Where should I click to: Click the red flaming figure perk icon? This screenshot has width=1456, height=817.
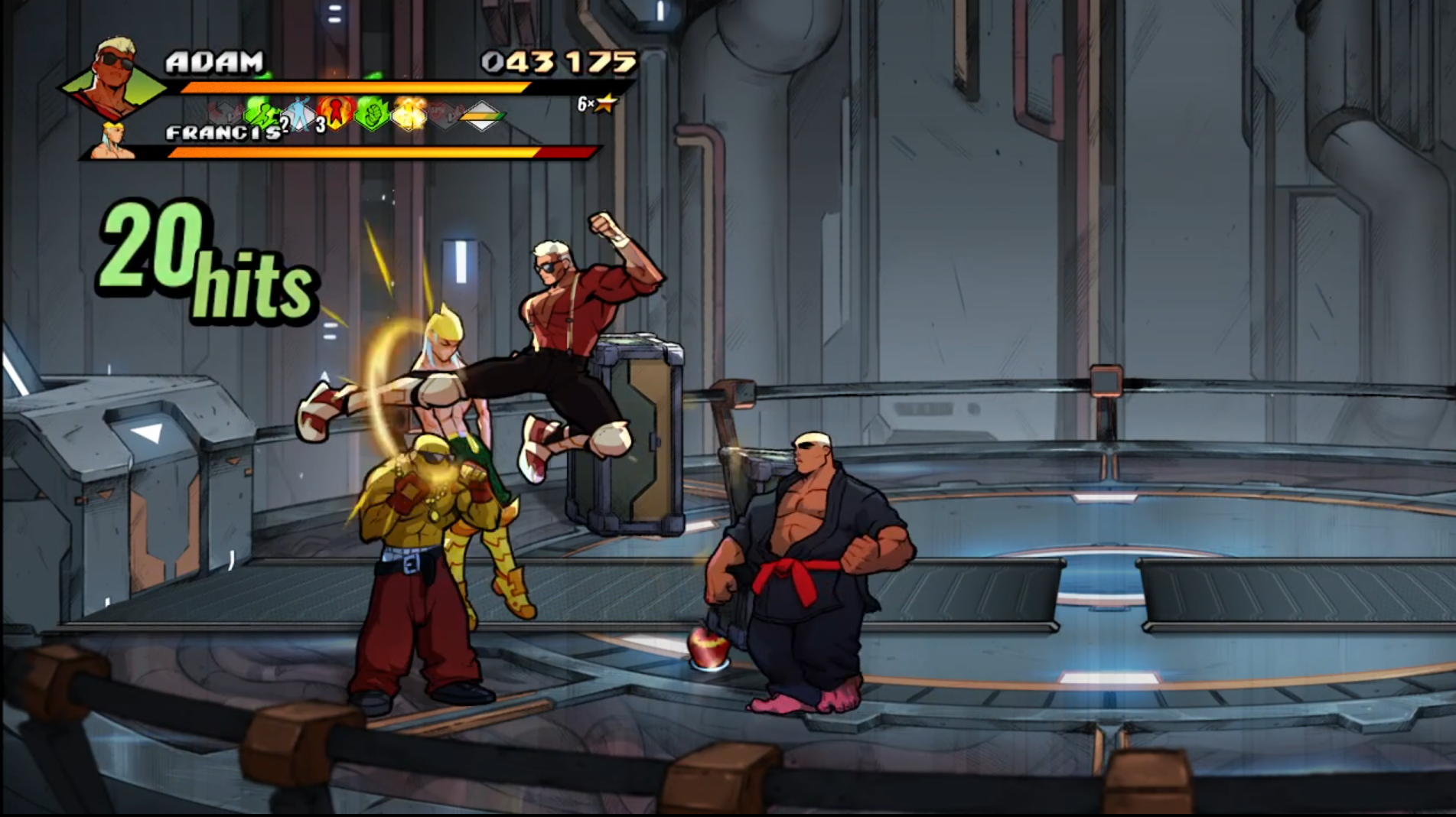tap(335, 113)
